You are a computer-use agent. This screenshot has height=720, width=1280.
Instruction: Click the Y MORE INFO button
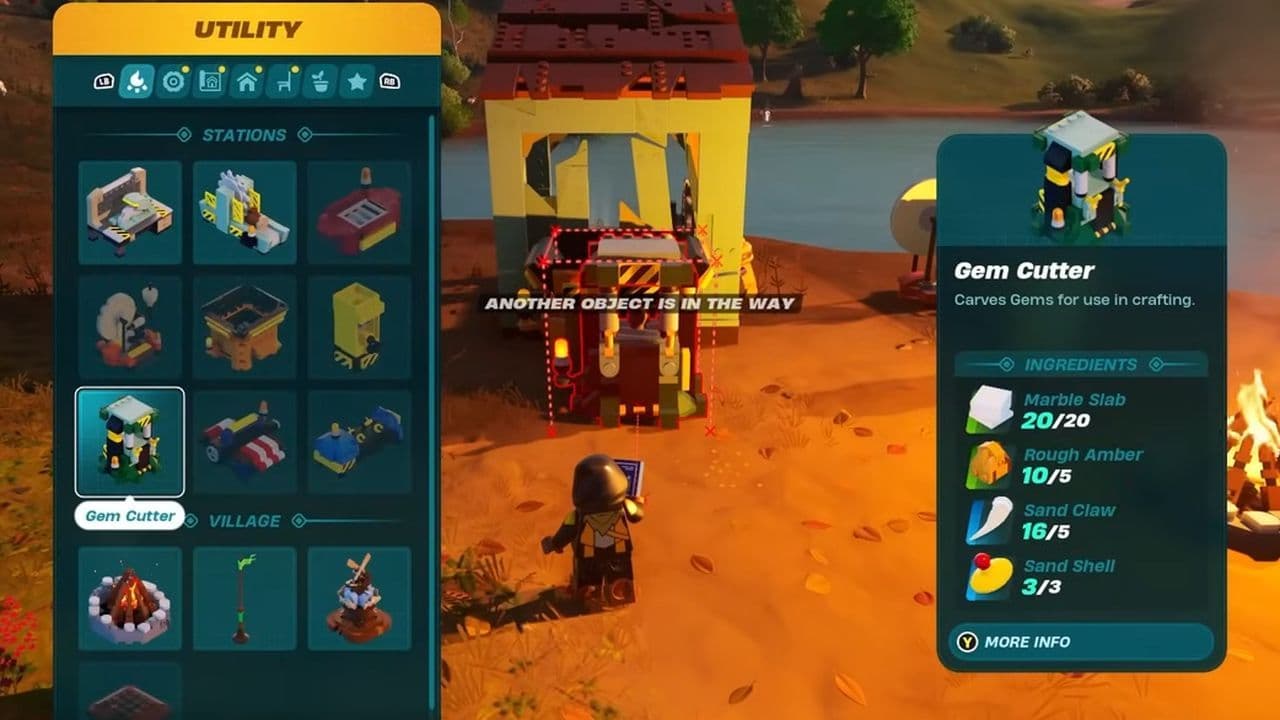[x=1080, y=642]
